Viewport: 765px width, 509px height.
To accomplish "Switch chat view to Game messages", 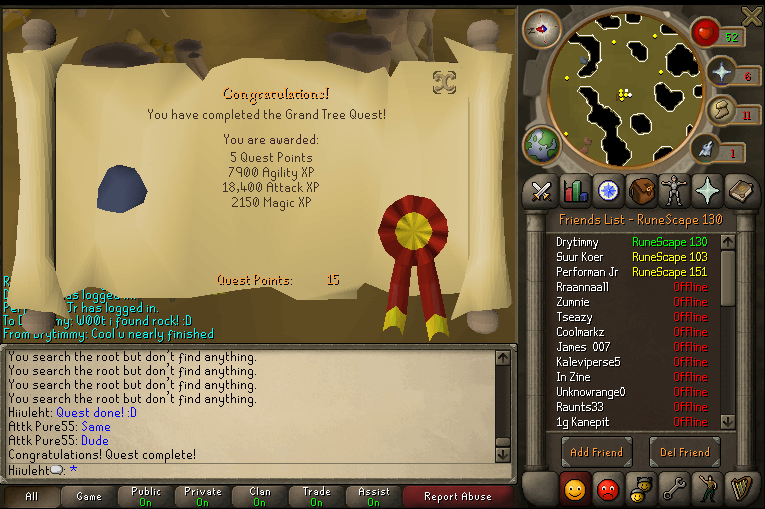I will (x=89, y=496).
